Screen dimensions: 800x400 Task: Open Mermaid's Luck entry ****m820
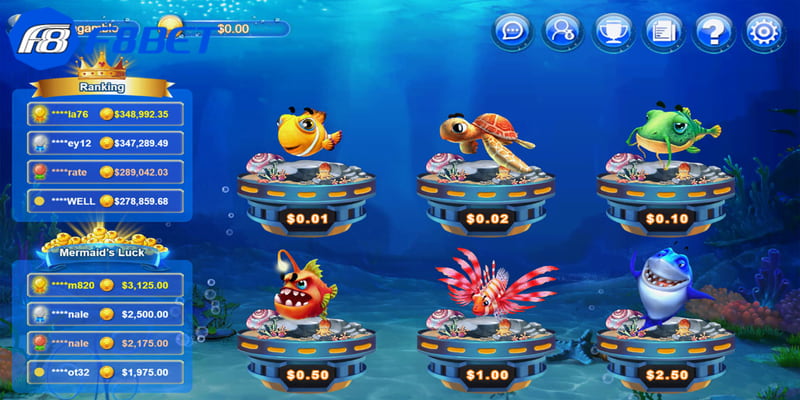click(104, 285)
